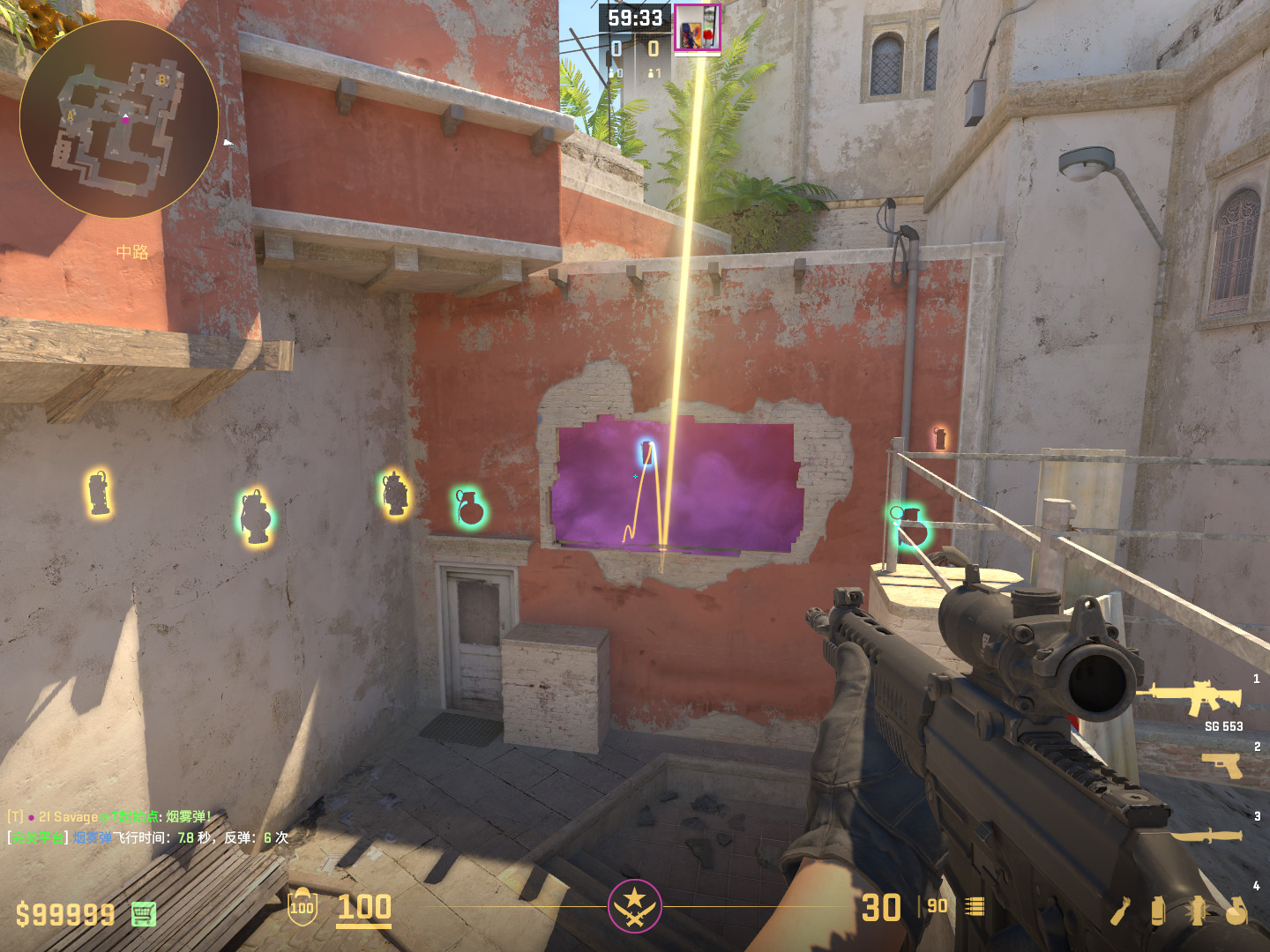Select the molotov grenade icon
The width and height of the screenshot is (1270, 952).
click(1120, 911)
